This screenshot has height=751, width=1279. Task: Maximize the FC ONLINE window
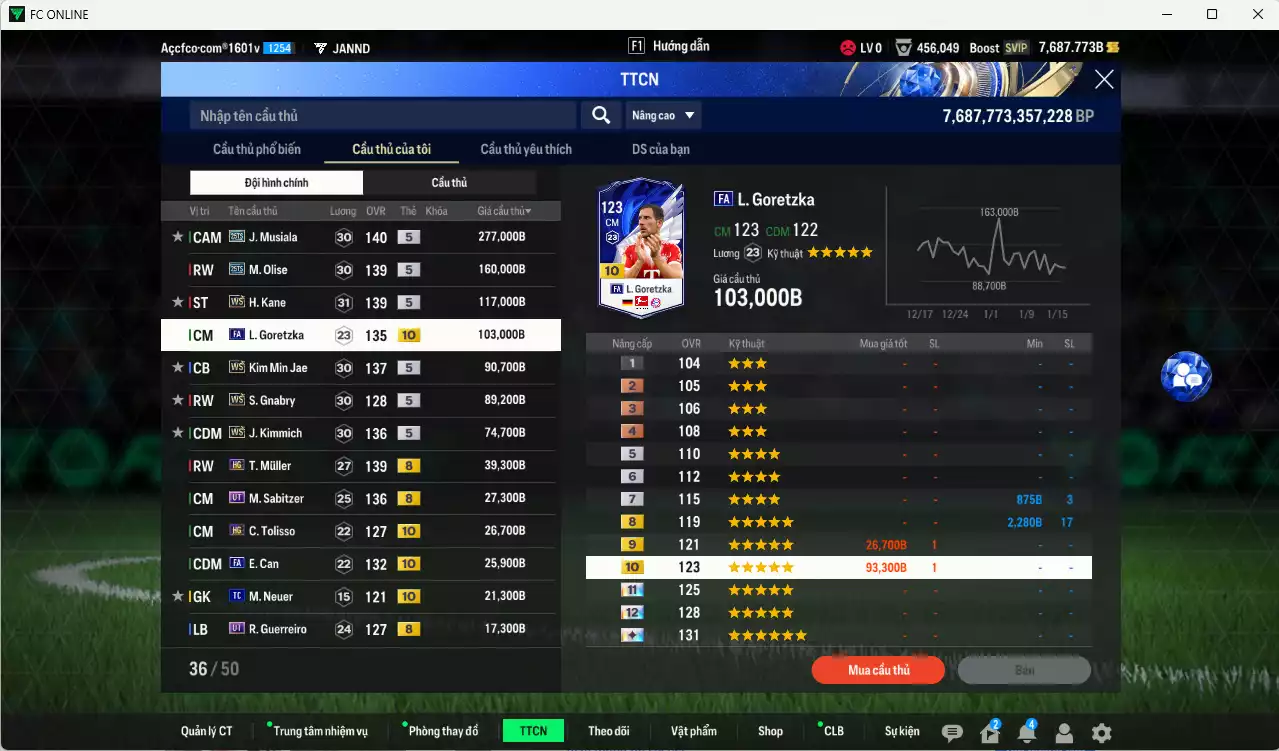point(1212,14)
